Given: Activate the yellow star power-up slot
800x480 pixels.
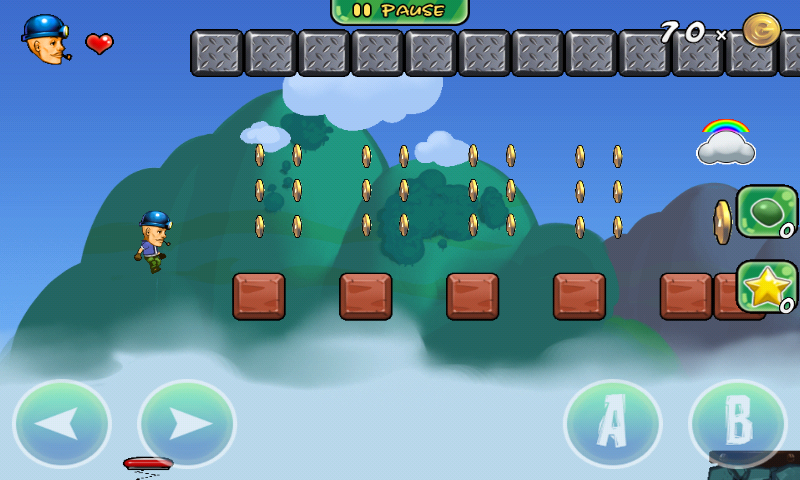Looking at the screenshot, I should tap(767, 287).
